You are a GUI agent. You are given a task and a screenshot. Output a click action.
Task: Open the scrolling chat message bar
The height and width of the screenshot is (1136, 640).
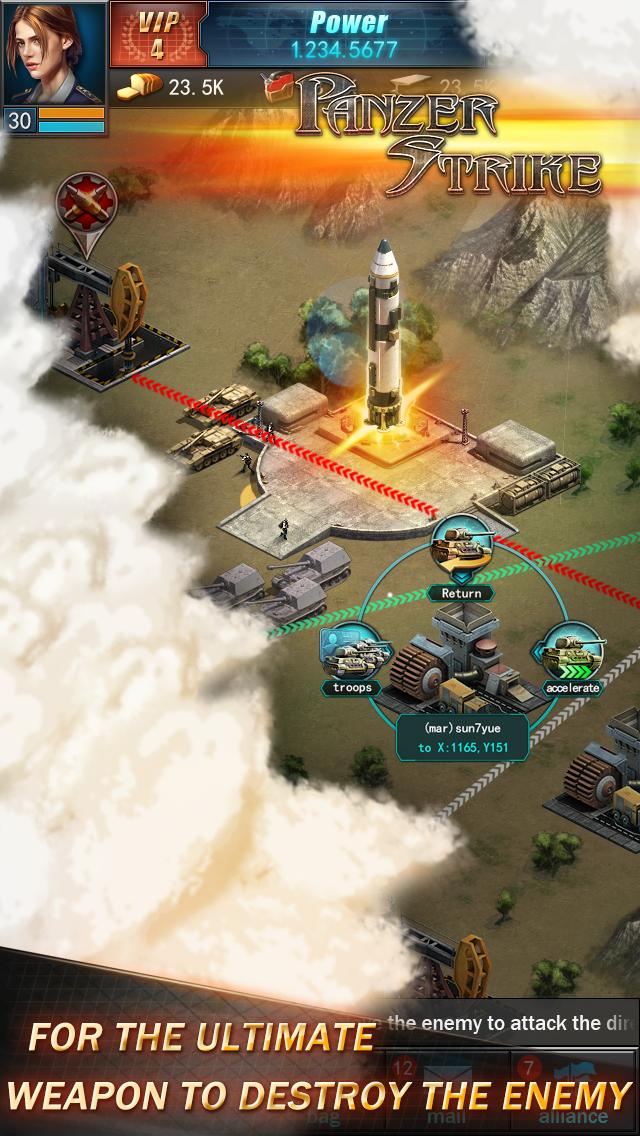(x=510, y=1022)
